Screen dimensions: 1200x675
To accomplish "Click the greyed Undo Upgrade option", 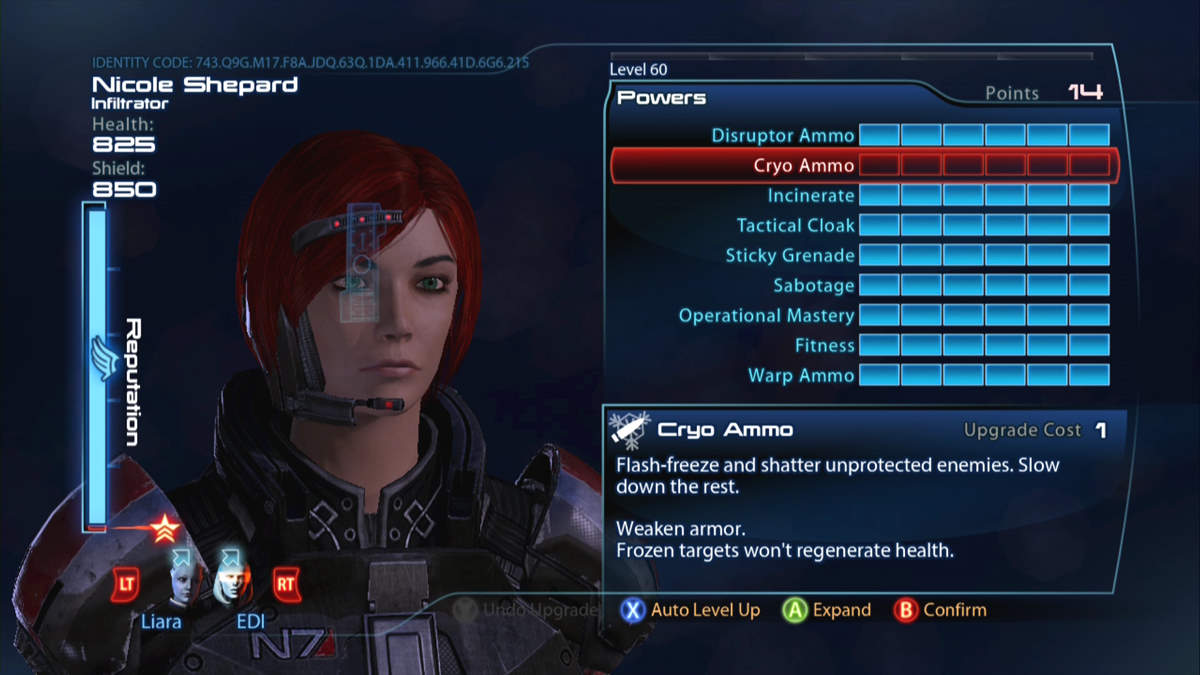I will pyautogui.click(x=526, y=609).
